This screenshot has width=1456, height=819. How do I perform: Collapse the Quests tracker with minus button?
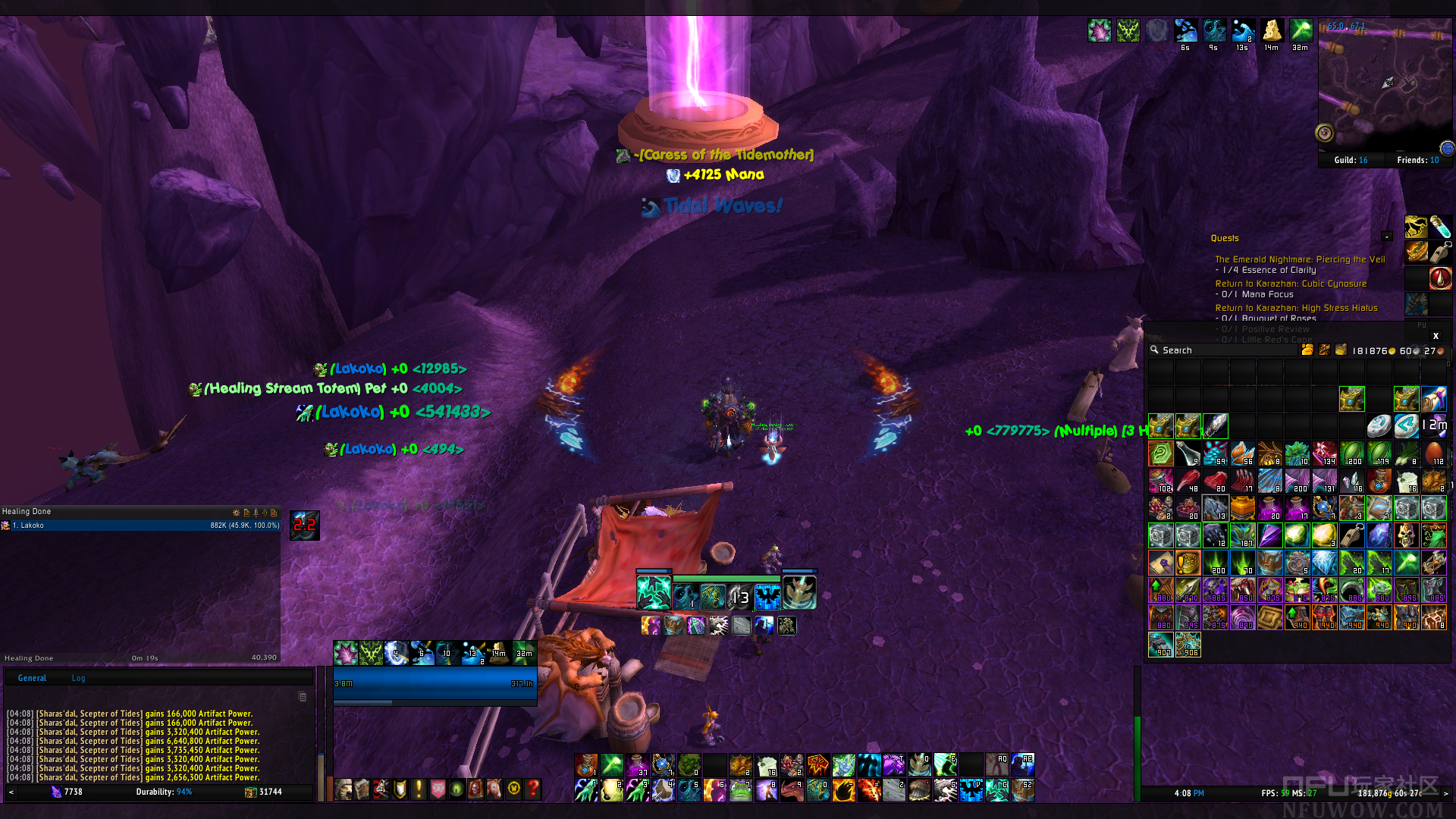pyautogui.click(x=1387, y=237)
